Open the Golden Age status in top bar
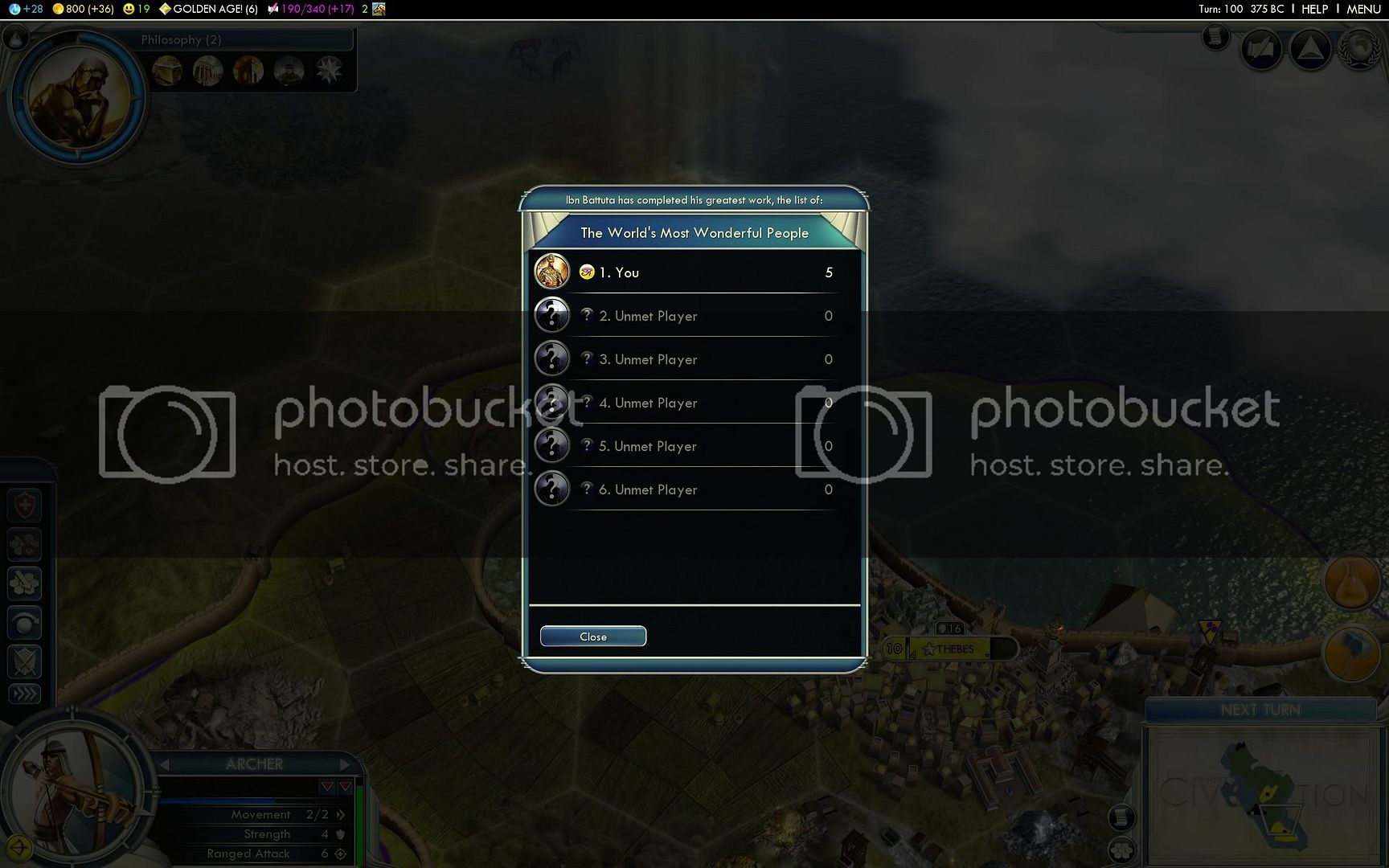 (x=209, y=9)
